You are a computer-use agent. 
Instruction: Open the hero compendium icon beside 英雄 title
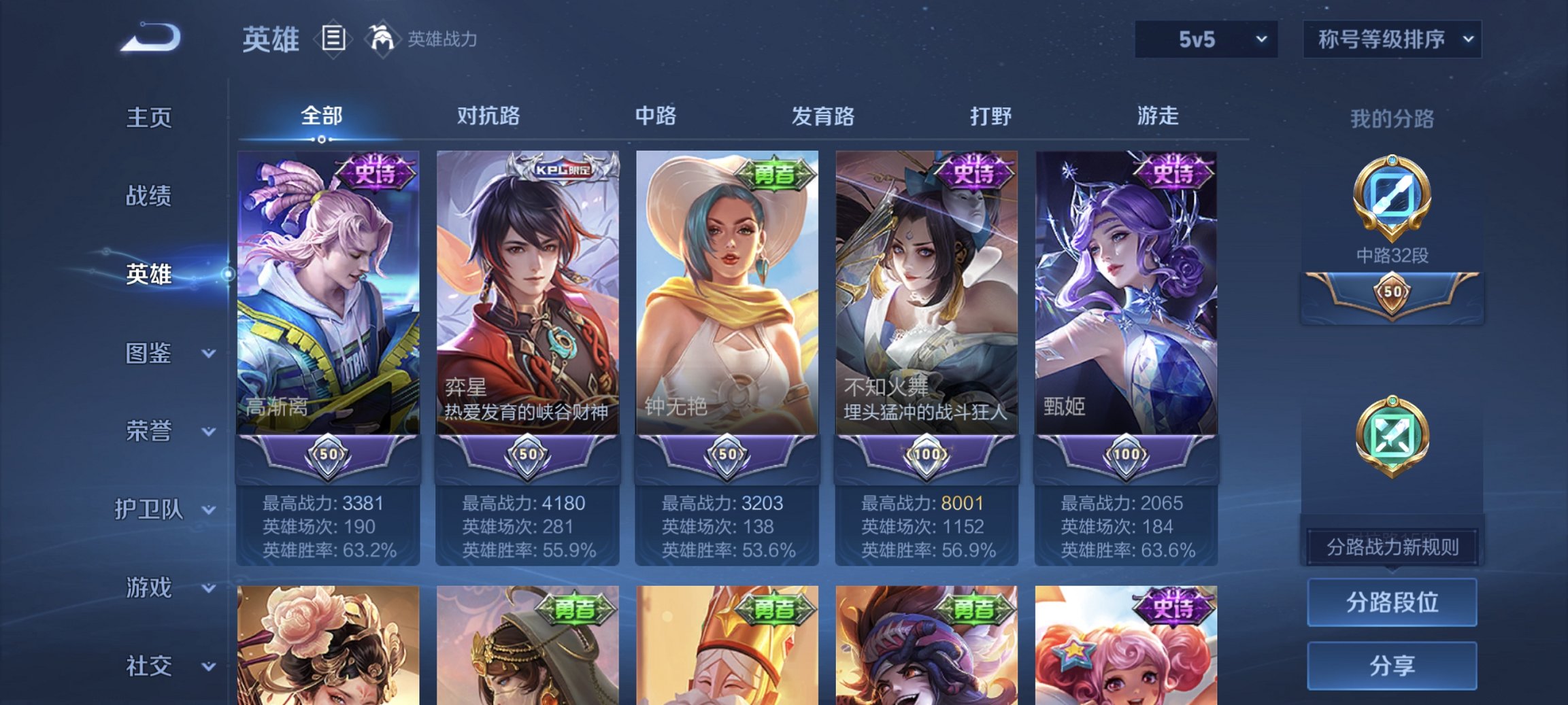tap(333, 39)
